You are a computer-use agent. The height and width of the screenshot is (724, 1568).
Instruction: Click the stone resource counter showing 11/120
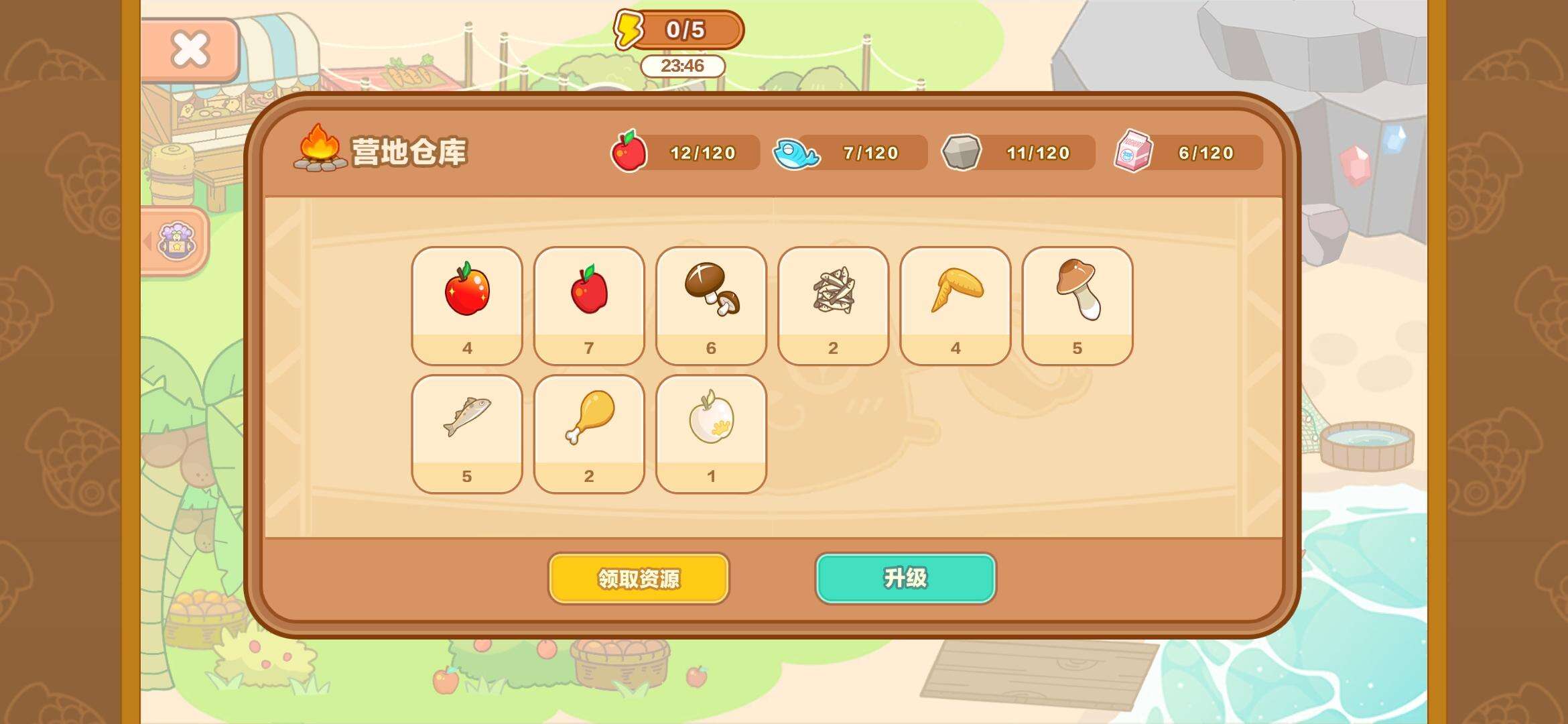pos(1019,153)
